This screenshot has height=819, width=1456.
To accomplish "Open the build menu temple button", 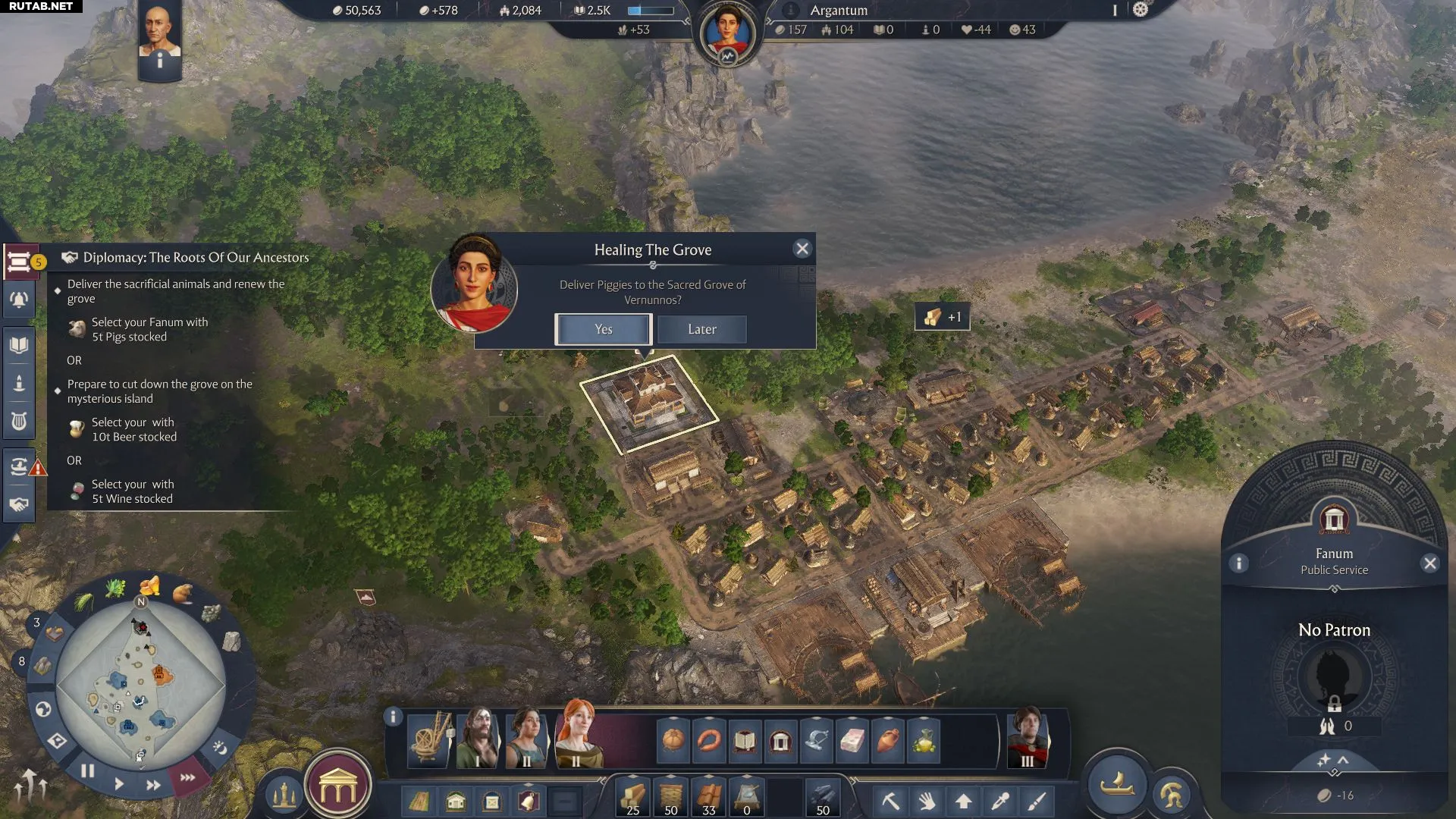I will tap(337, 789).
